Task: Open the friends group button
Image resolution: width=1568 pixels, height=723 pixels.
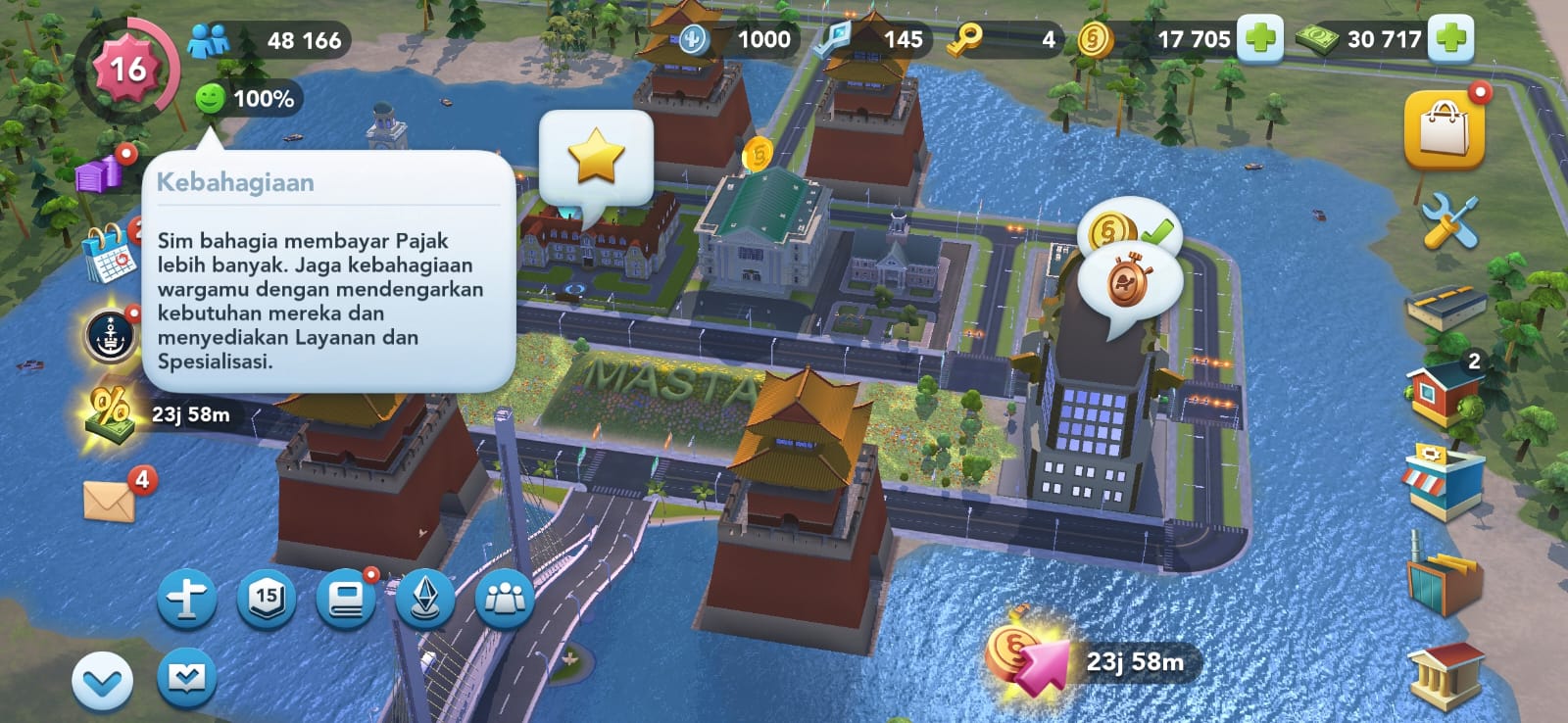Action: [505, 598]
